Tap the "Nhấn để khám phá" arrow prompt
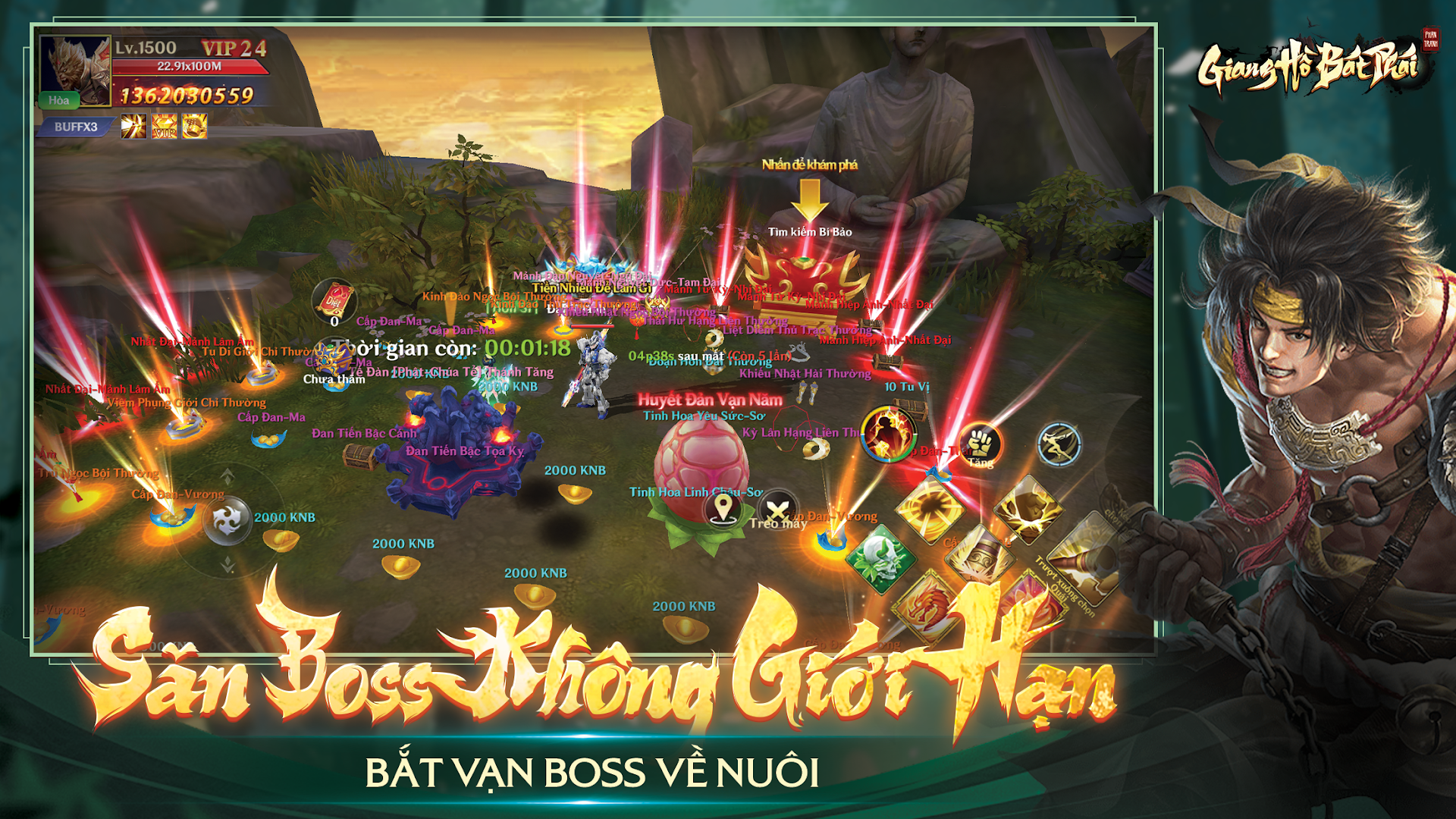The image size is (1456, 819). [x=810, y=199]
